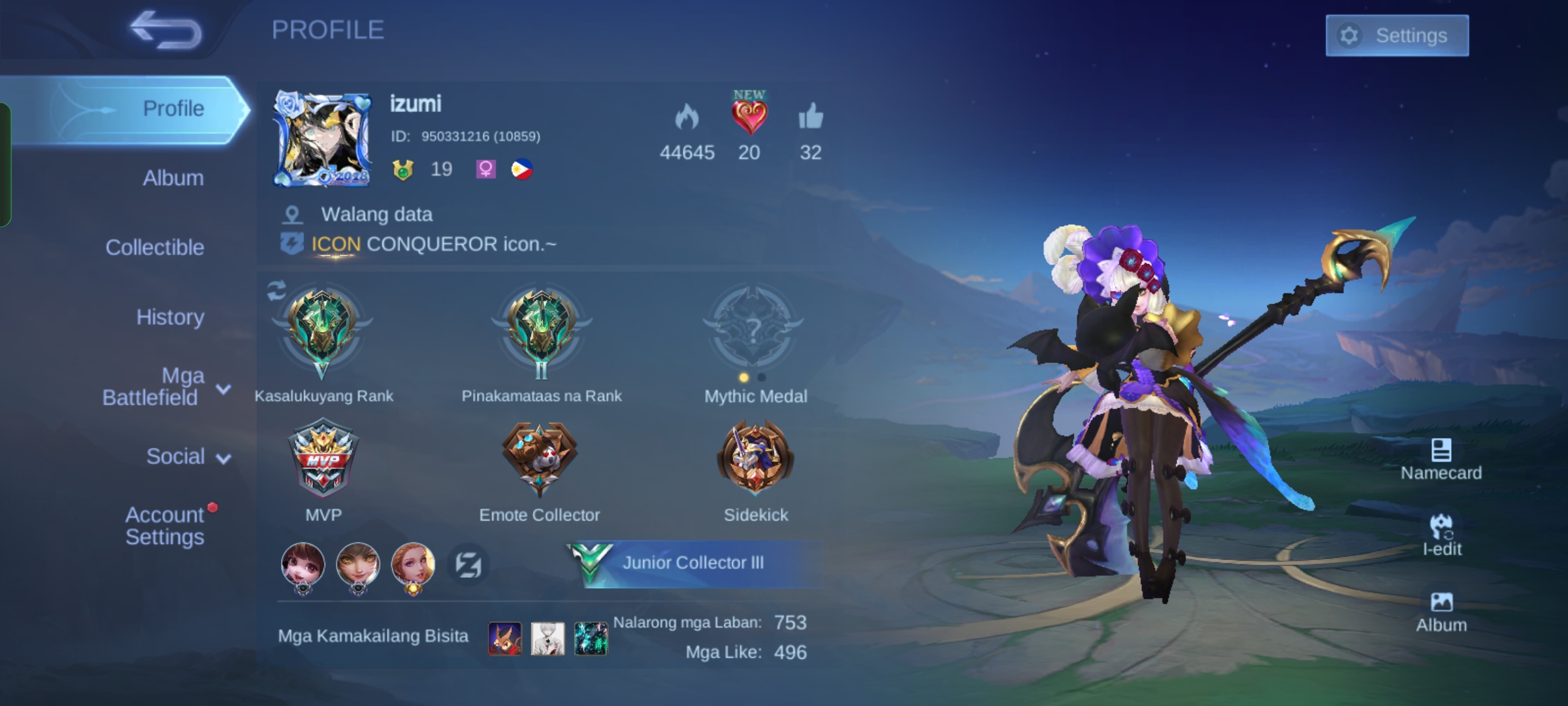Open the Emote Collector badge
Screen dimensions: 1568x706
(539, 458)
